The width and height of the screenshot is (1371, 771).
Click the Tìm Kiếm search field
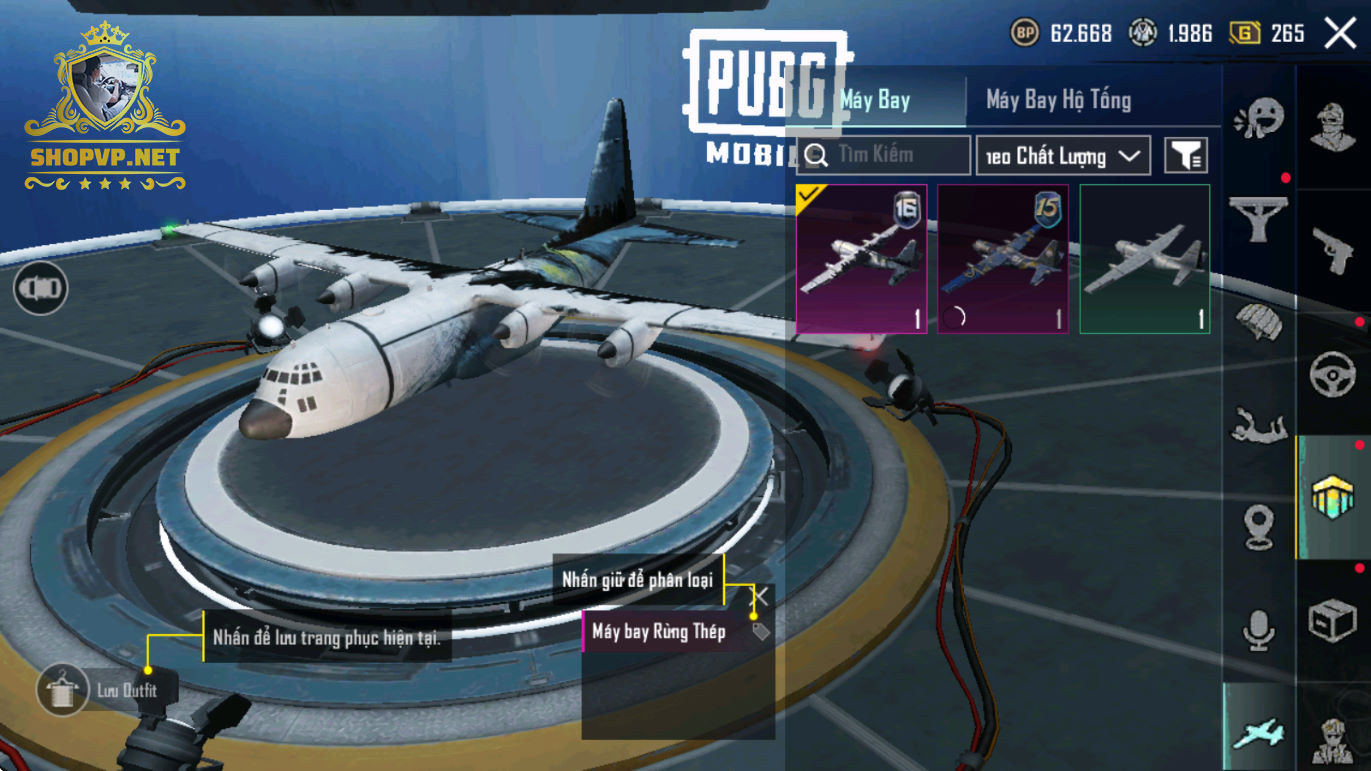point(884,155)
